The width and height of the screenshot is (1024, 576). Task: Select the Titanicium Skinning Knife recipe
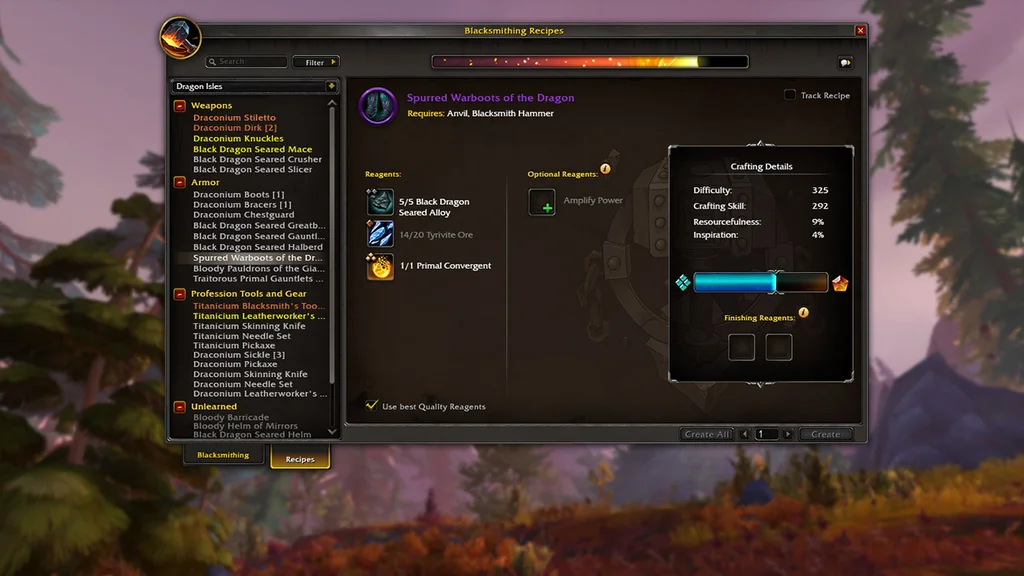249,326
